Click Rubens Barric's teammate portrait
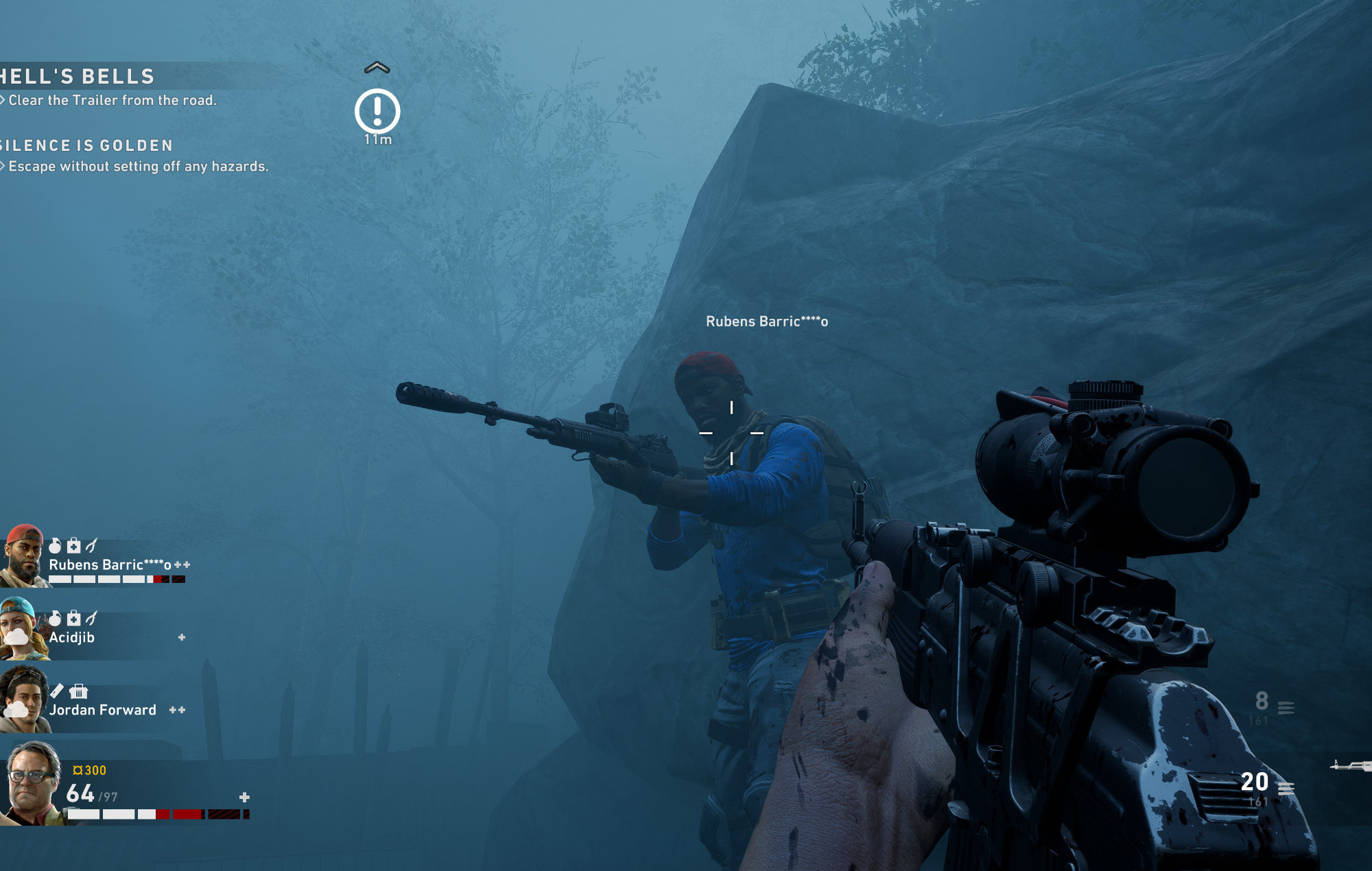This screenshot has height=871, width=1372. [24, 556]
